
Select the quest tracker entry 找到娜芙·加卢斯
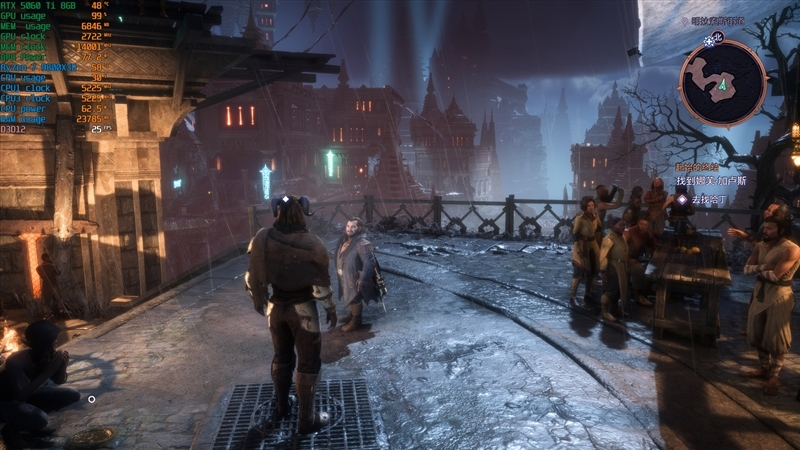[710, 182]
